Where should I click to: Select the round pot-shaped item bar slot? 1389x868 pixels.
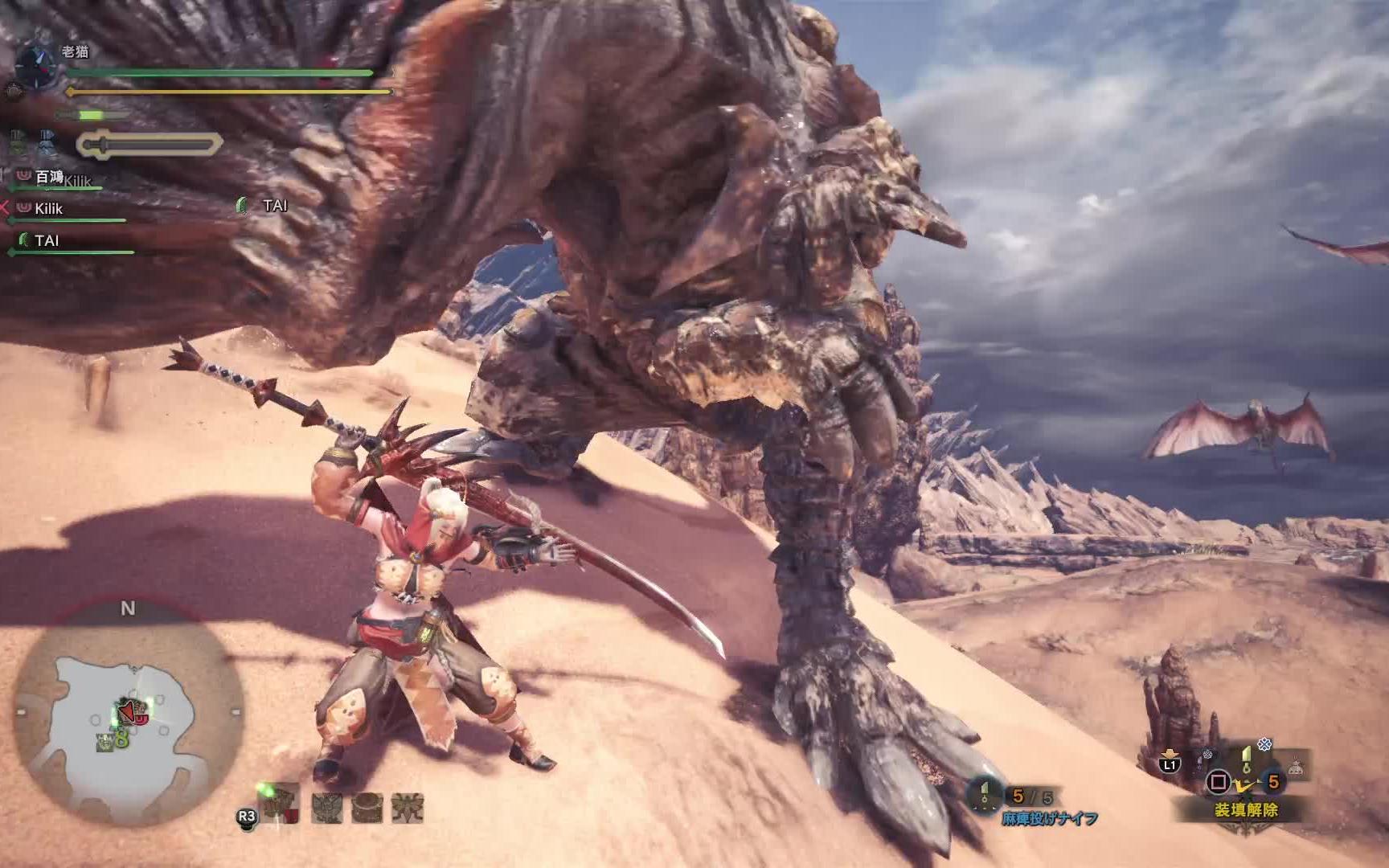pyautogui.click(x=367, y=807)
